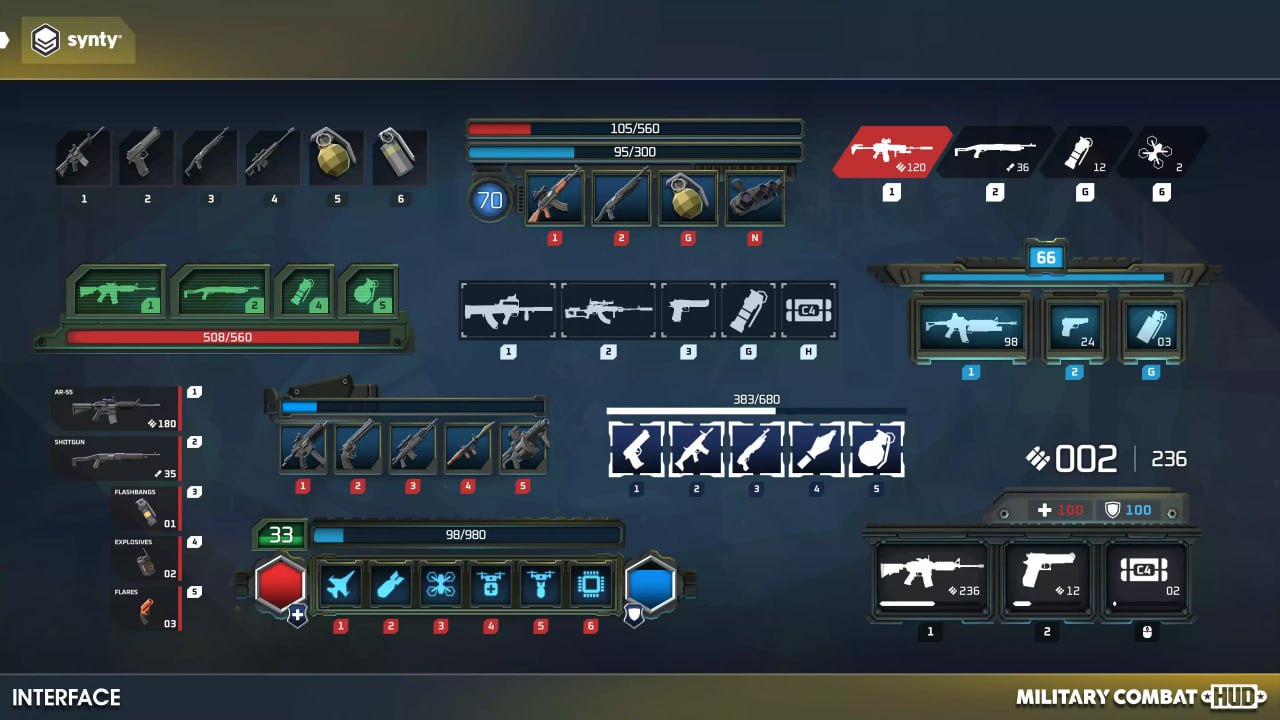Click the circular level 70 badge

coord(491,198)
